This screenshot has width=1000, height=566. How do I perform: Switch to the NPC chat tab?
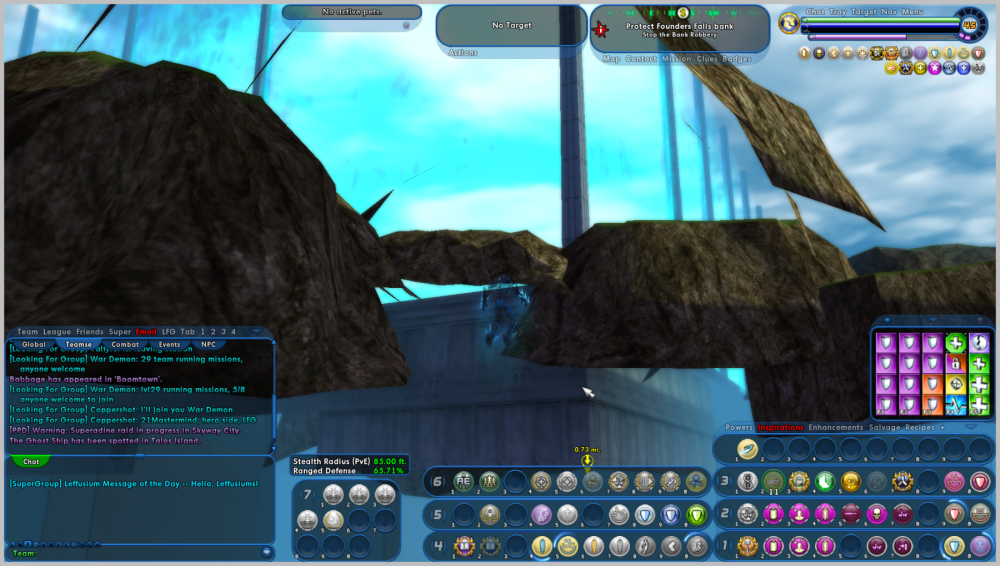(208, 344)
